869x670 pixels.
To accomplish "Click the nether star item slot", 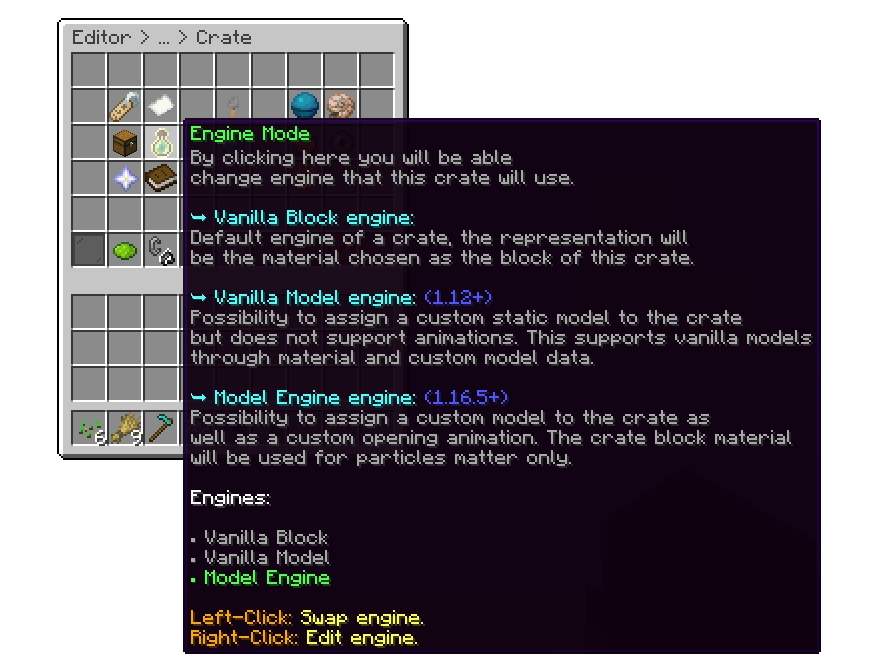I will click(125, 178).
